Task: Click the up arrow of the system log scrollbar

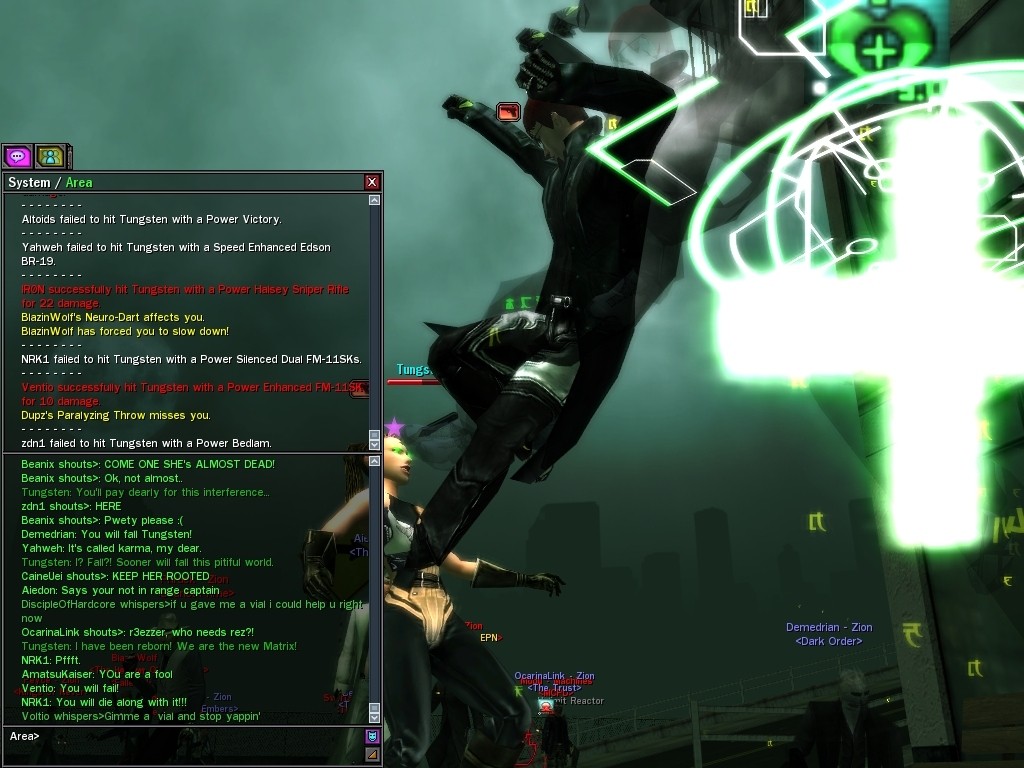Action: tap(374, 200)
